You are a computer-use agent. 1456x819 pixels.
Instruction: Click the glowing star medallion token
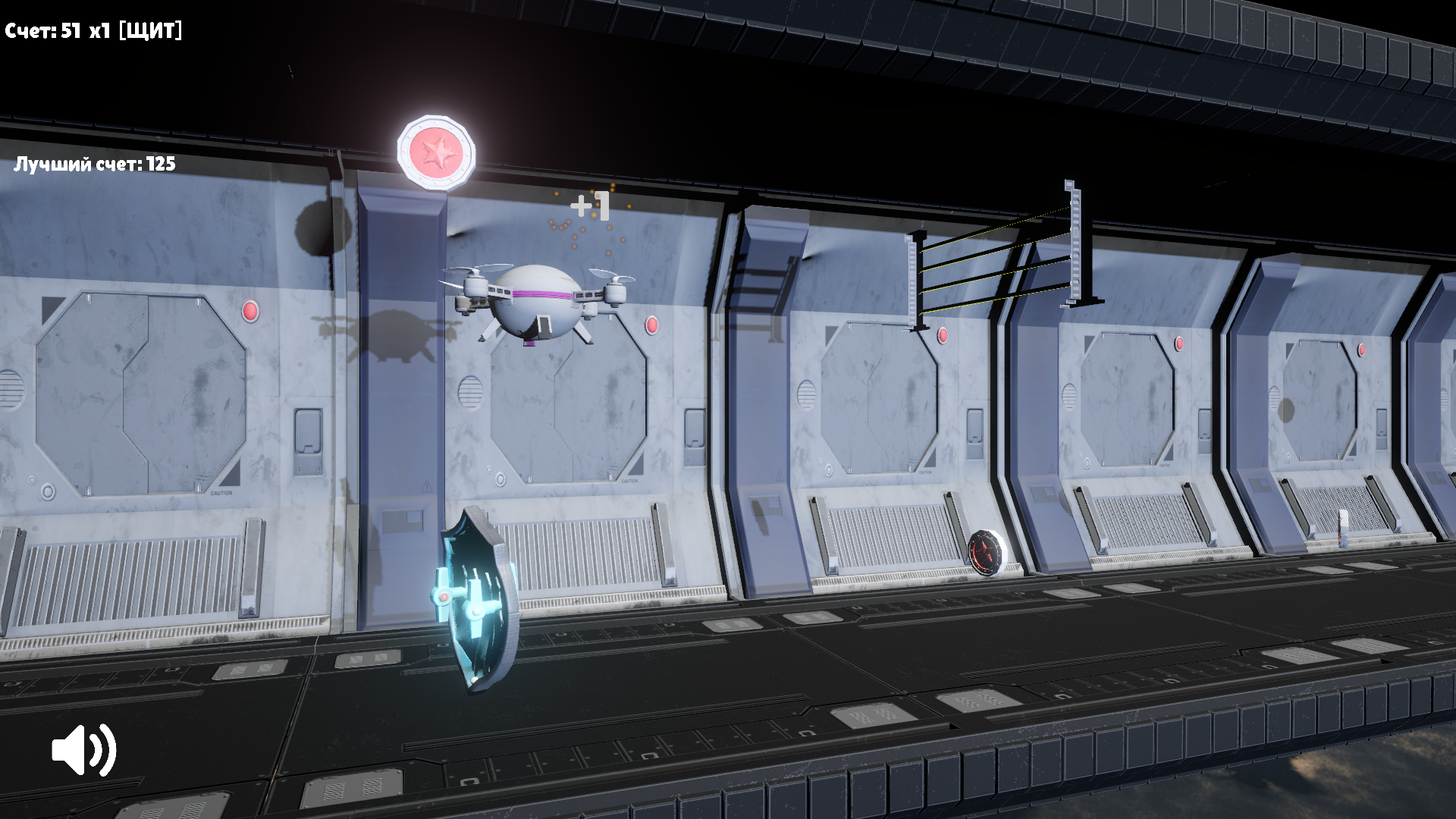click(436, 152)
